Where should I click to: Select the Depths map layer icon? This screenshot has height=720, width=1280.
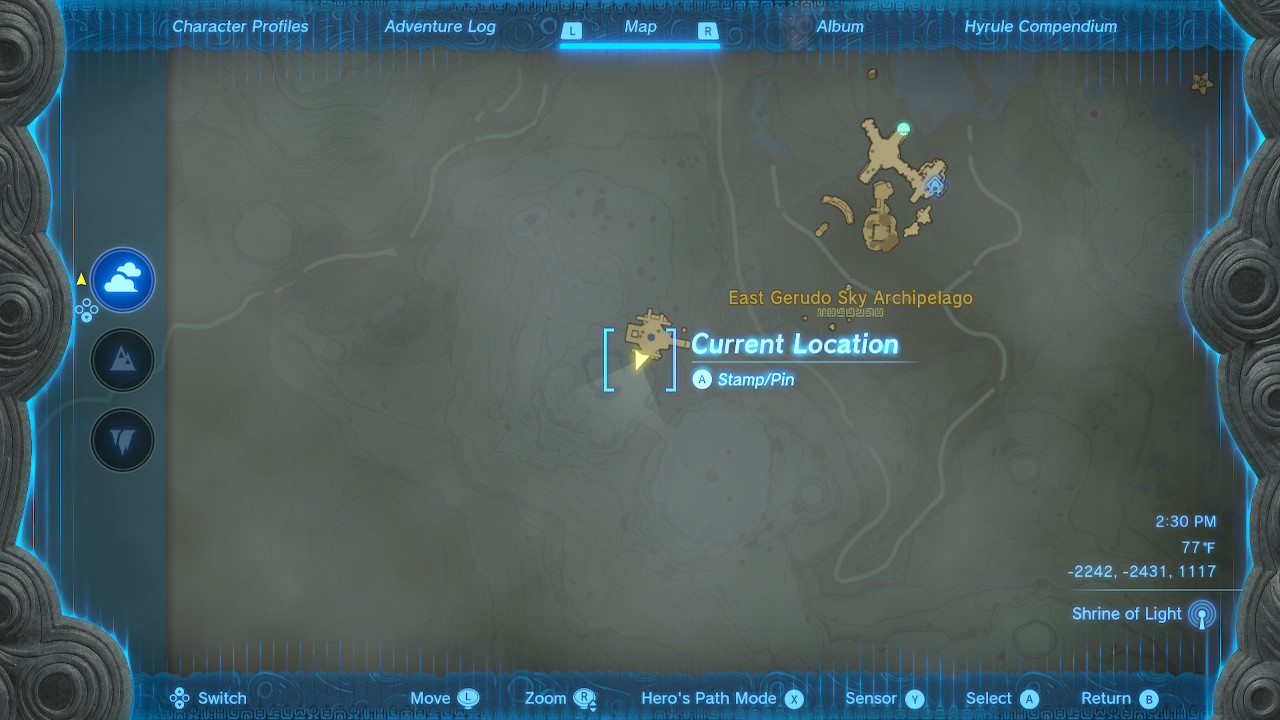point(122,438)
